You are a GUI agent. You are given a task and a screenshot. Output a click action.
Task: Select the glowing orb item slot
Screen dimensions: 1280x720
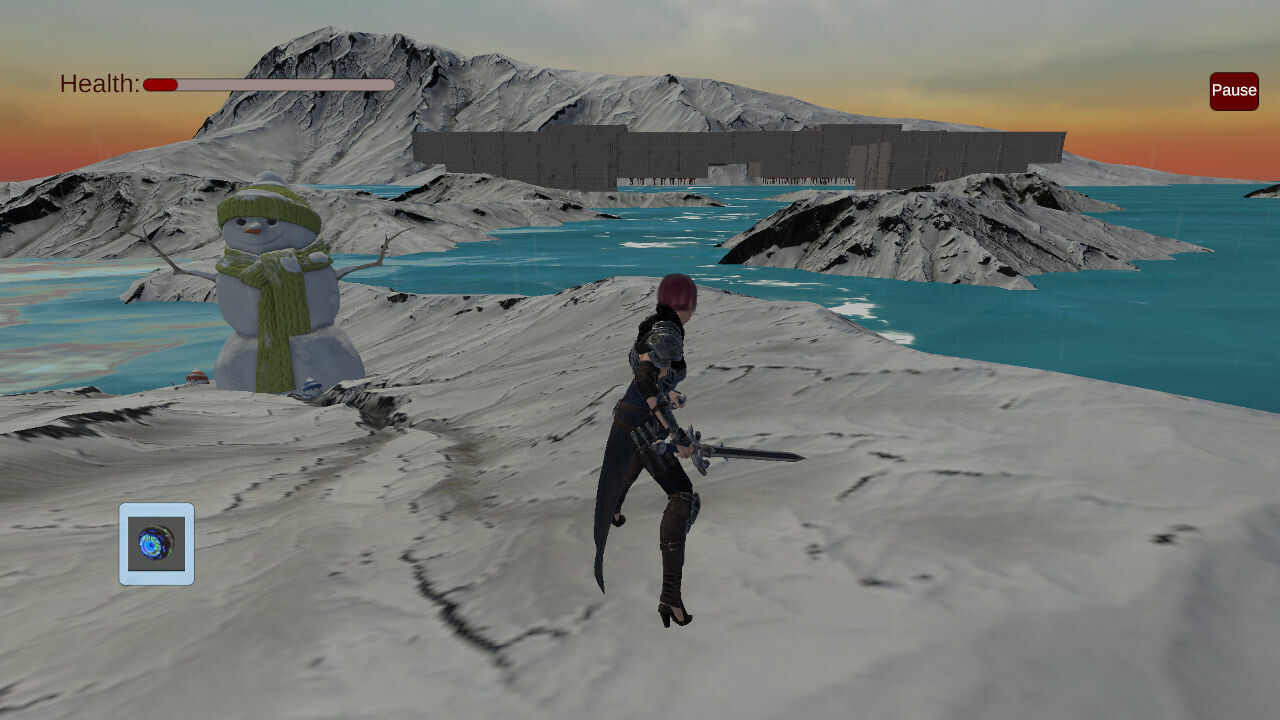(157, 544)
